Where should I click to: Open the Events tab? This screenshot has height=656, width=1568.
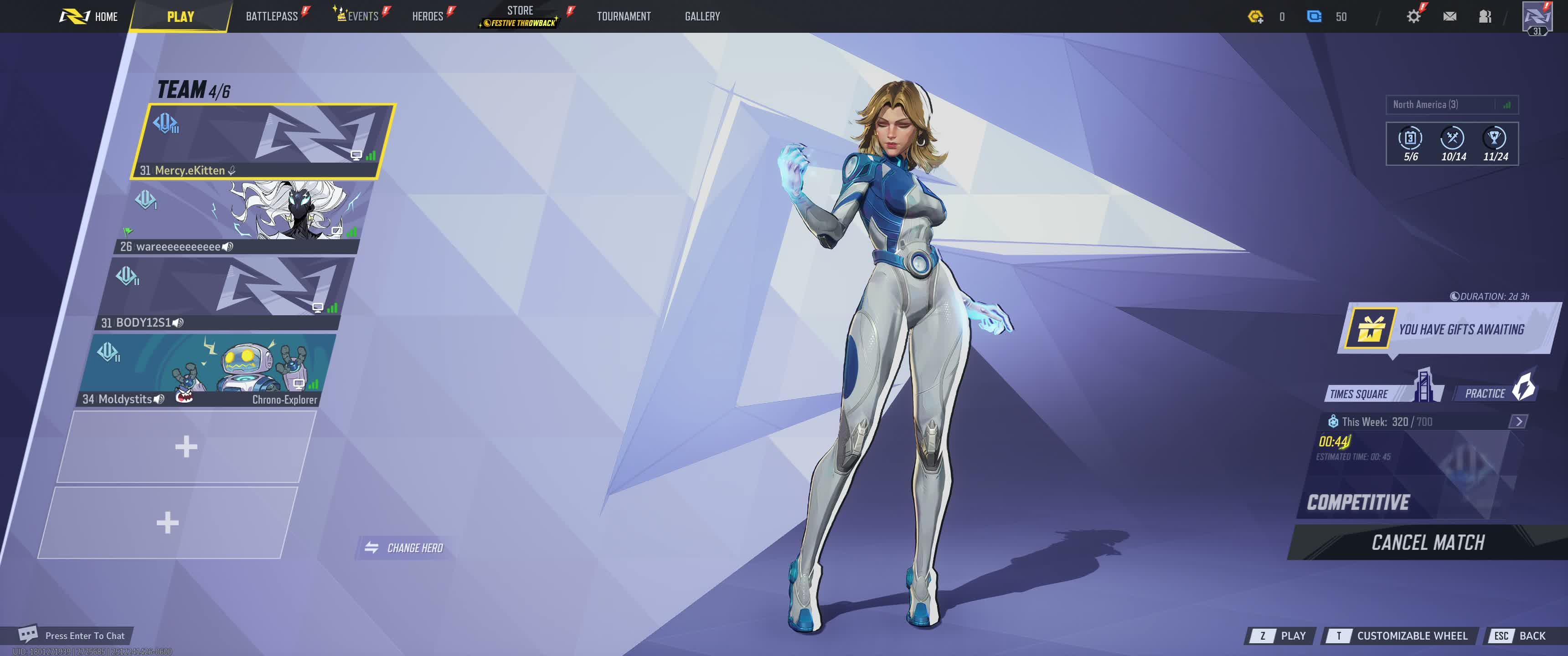[x=362, y=16]
